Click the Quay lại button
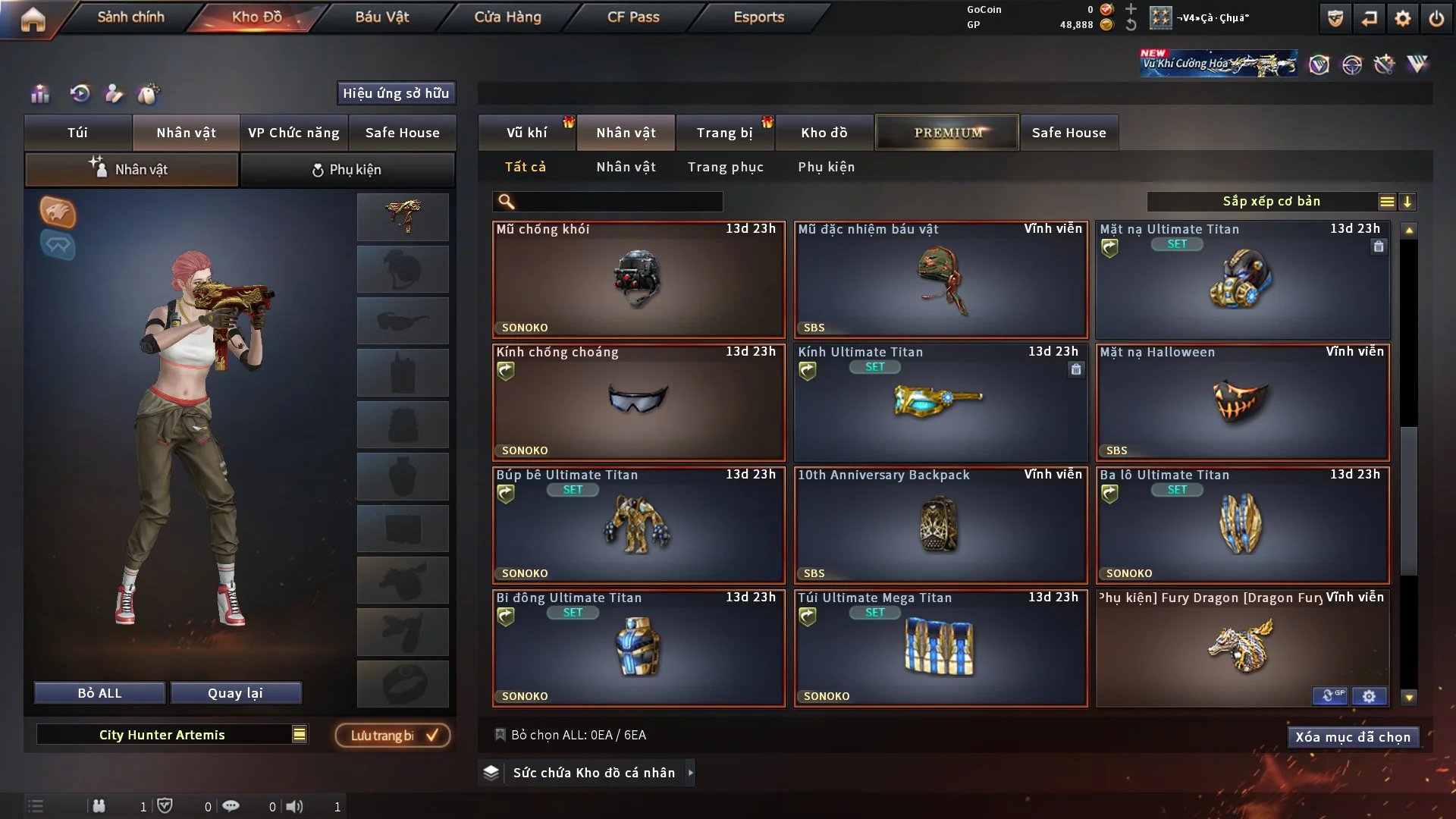This screenshot has height=819, width=1456. [x=235, y=693]
